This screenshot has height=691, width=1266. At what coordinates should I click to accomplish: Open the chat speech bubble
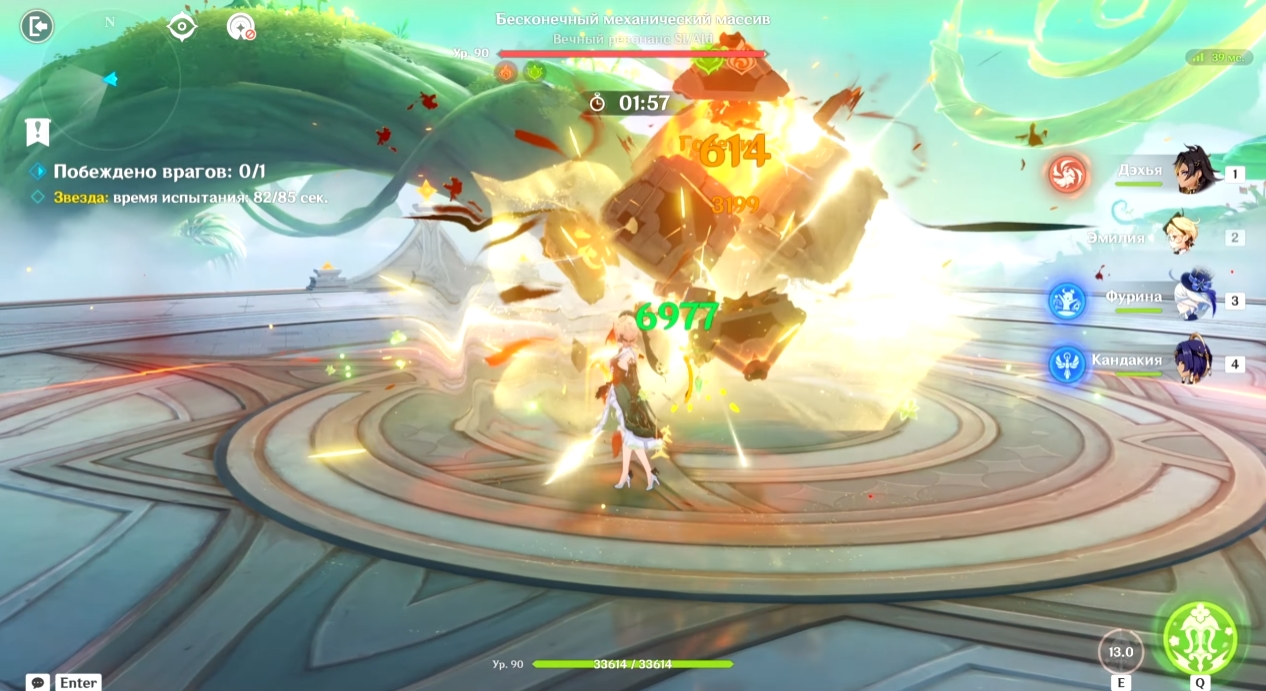pyautogui.click(x=38, y=682)
